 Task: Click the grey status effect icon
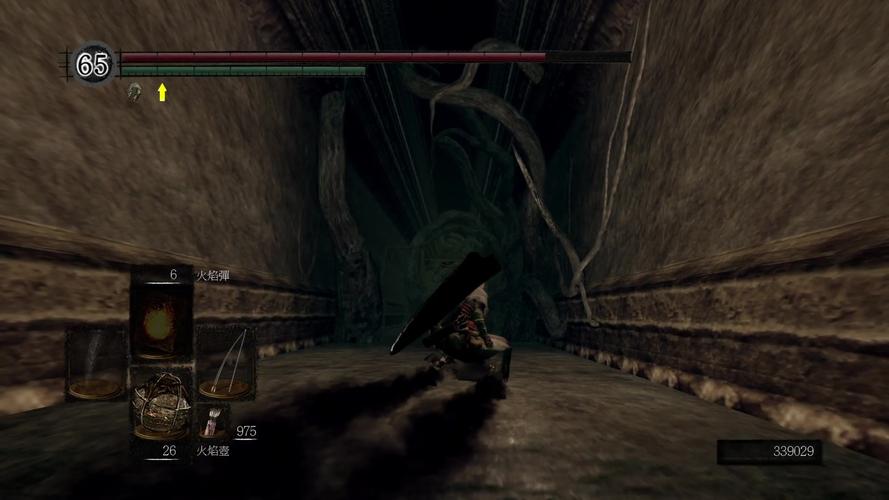[134, 92]
